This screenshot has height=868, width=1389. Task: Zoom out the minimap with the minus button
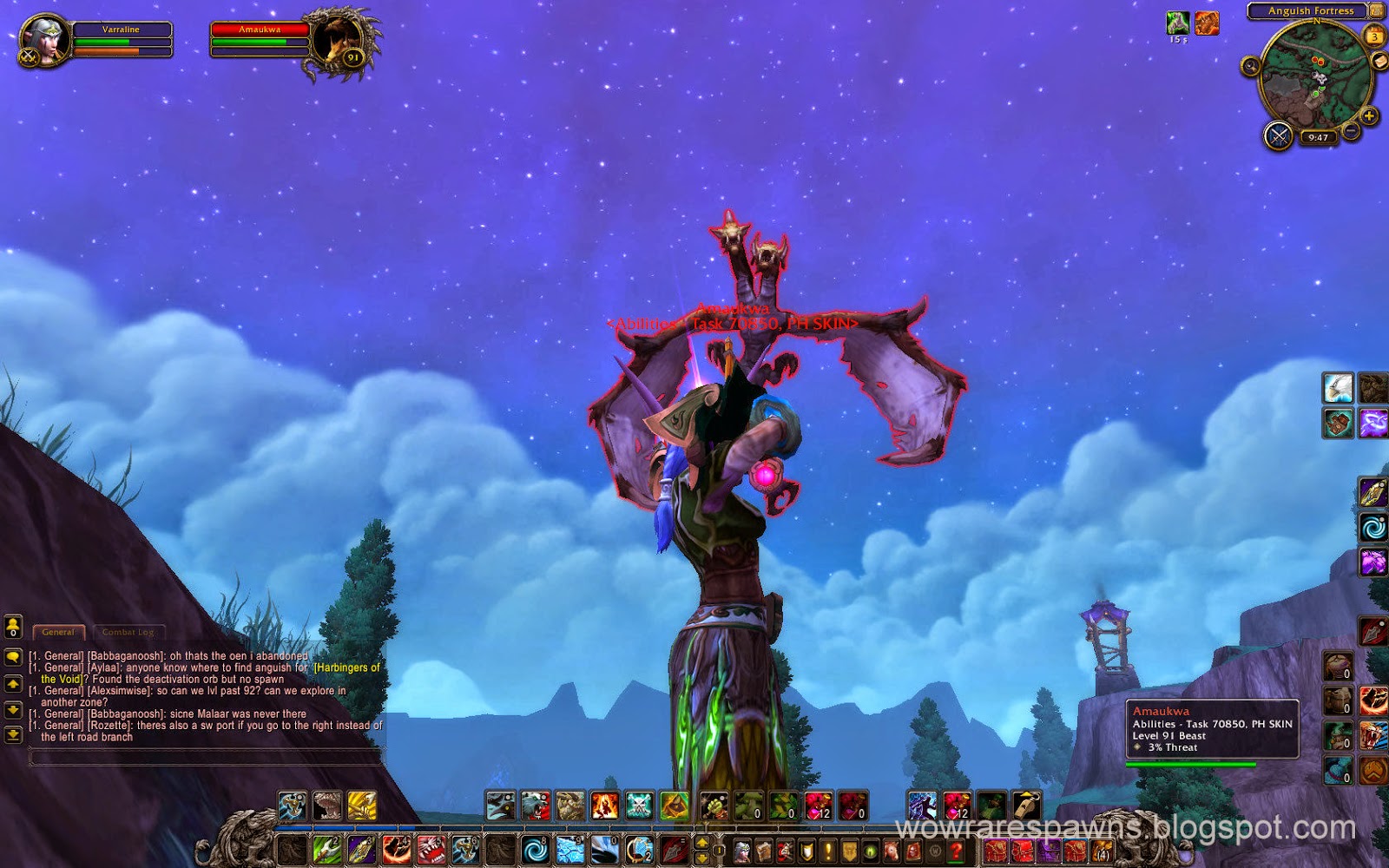[1349, 130]
